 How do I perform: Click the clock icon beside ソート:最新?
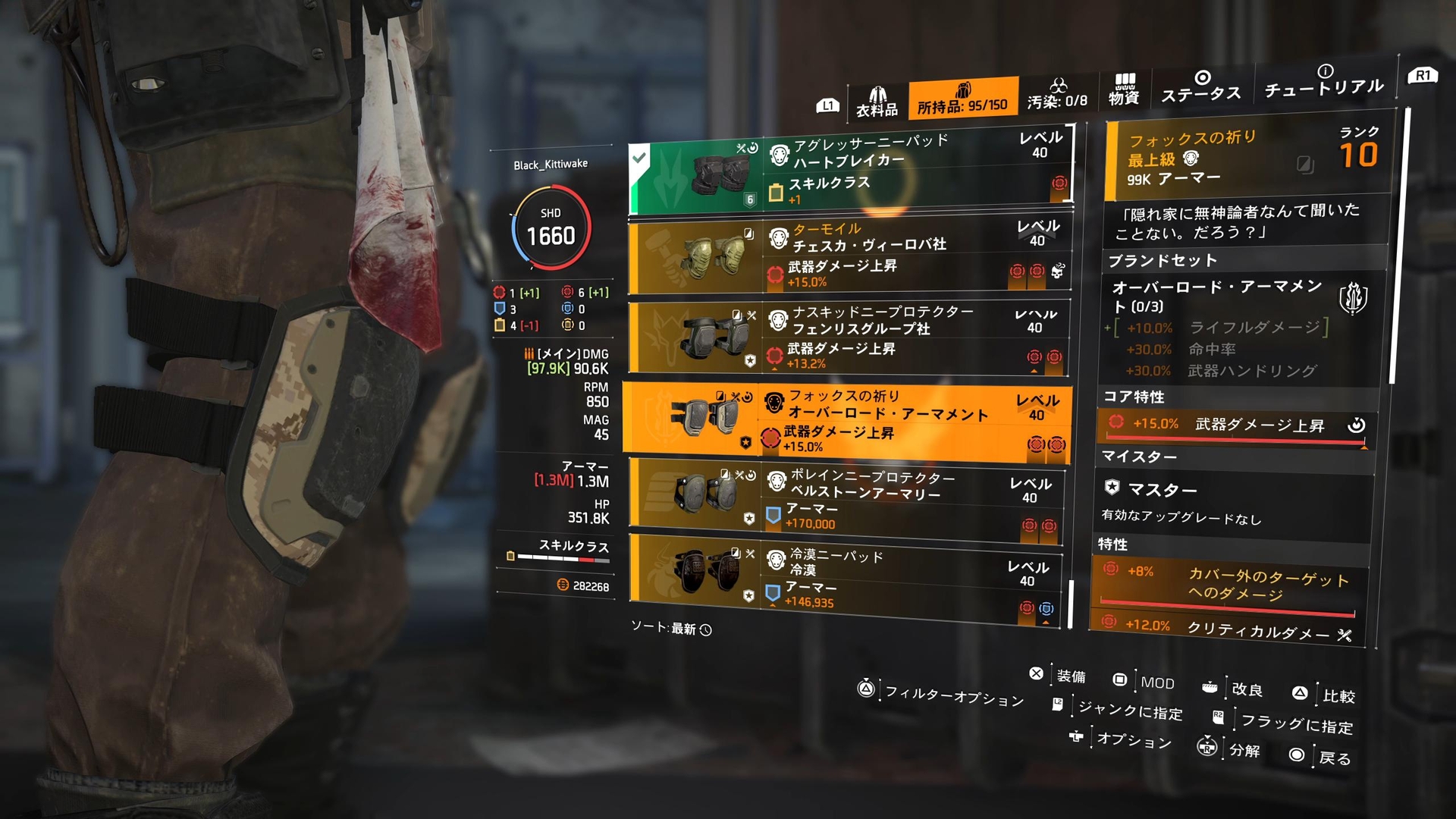[x=706, y=629]
